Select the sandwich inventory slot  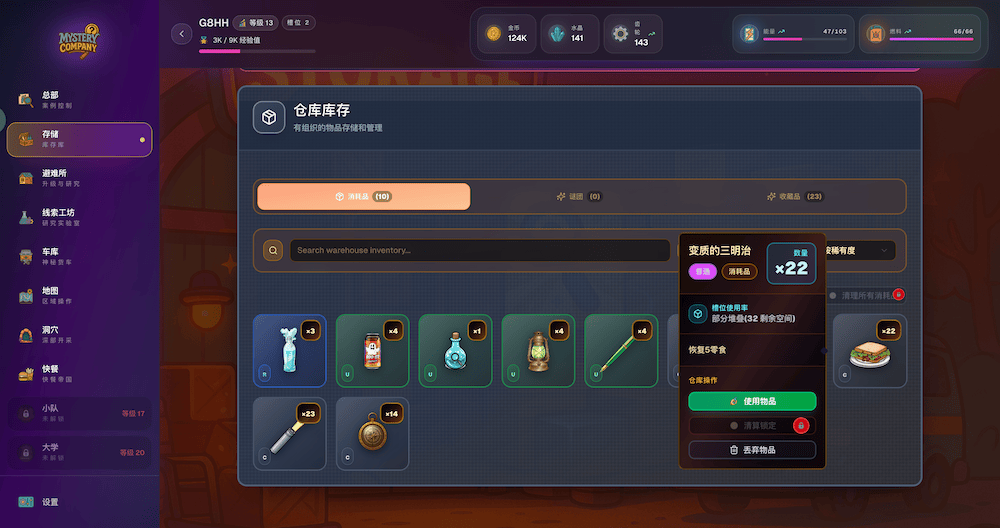click(869, 351)
